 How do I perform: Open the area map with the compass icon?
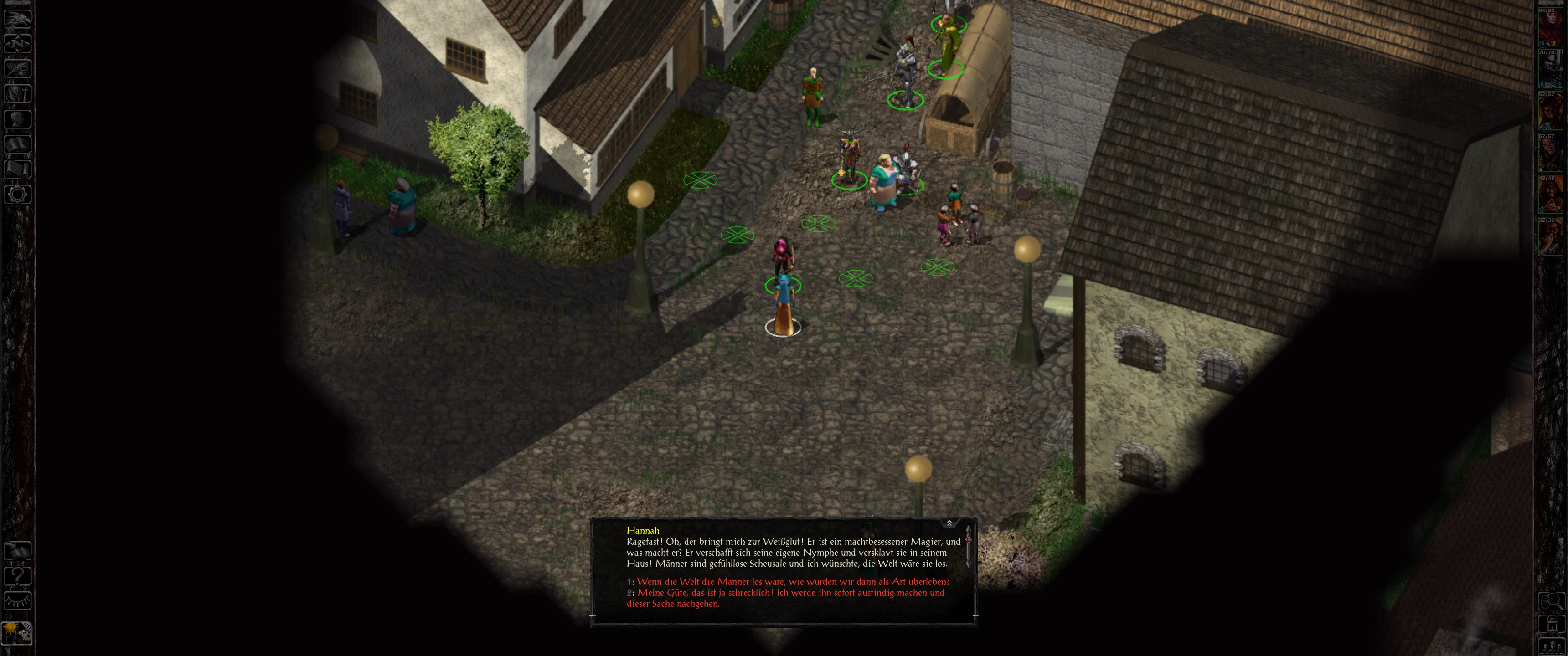pyautogui.click(x=18, y=43)
